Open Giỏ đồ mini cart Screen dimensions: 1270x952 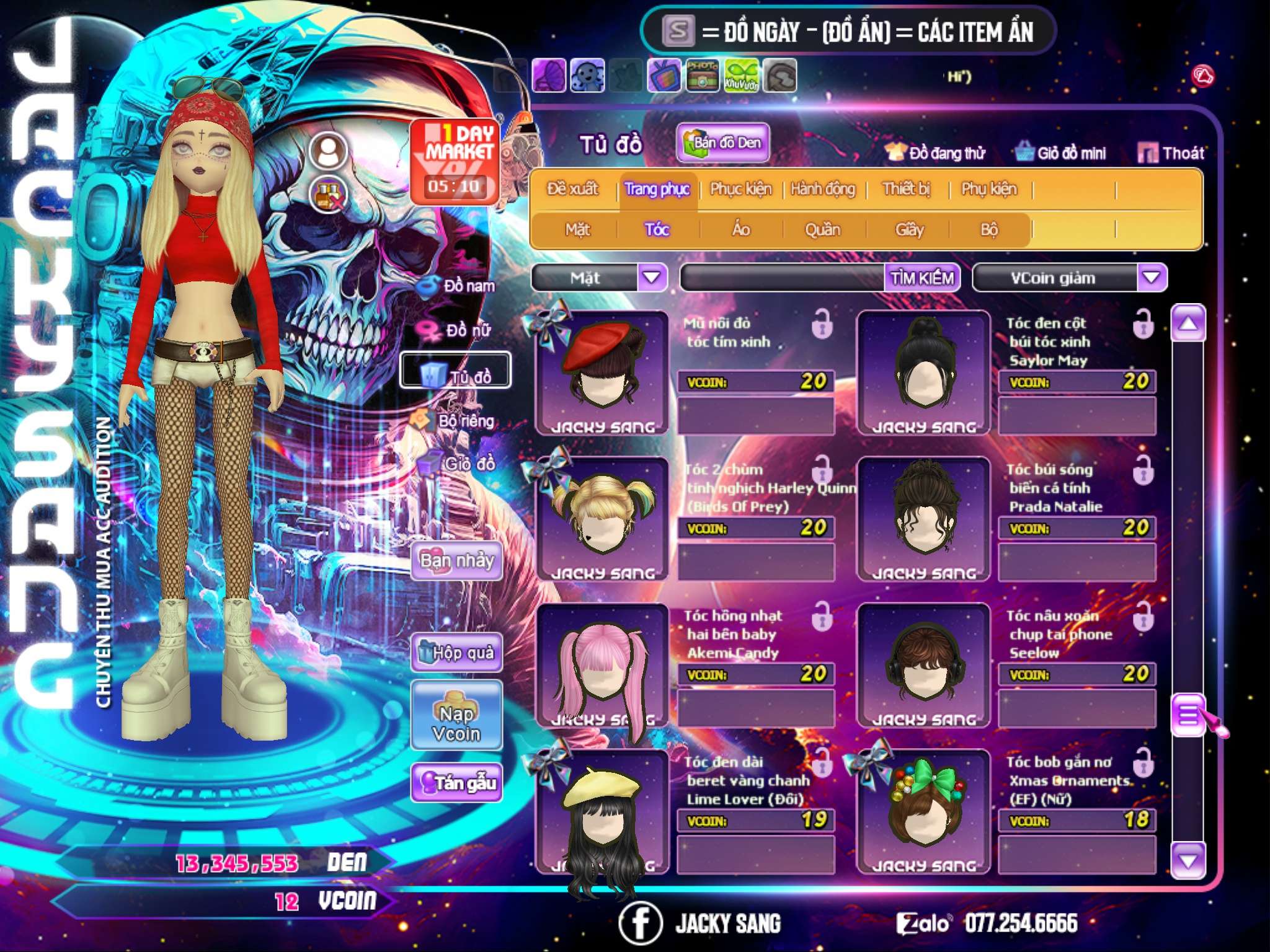(1060, 153)
